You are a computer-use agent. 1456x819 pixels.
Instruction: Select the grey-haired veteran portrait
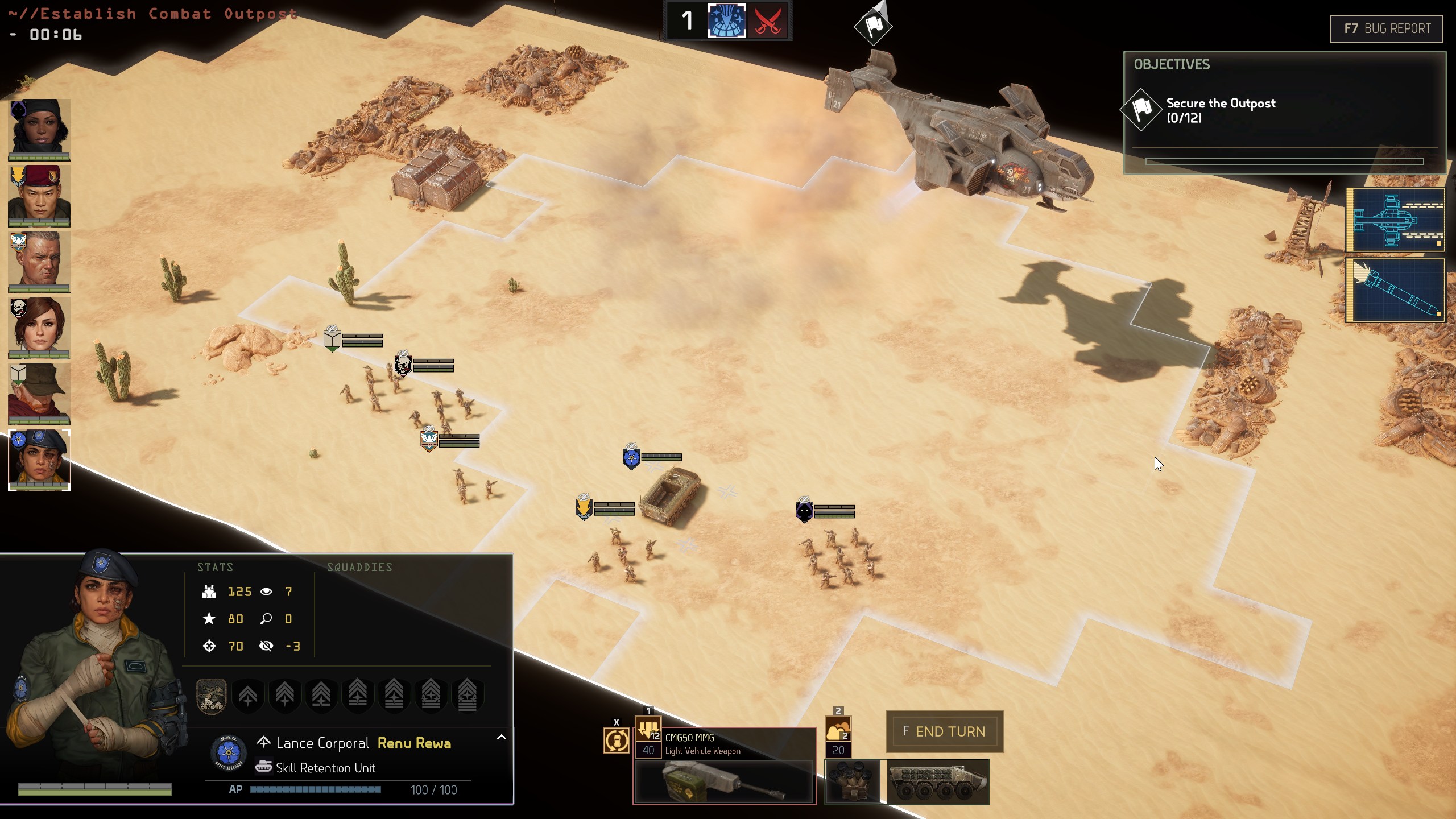coord(39,261)
